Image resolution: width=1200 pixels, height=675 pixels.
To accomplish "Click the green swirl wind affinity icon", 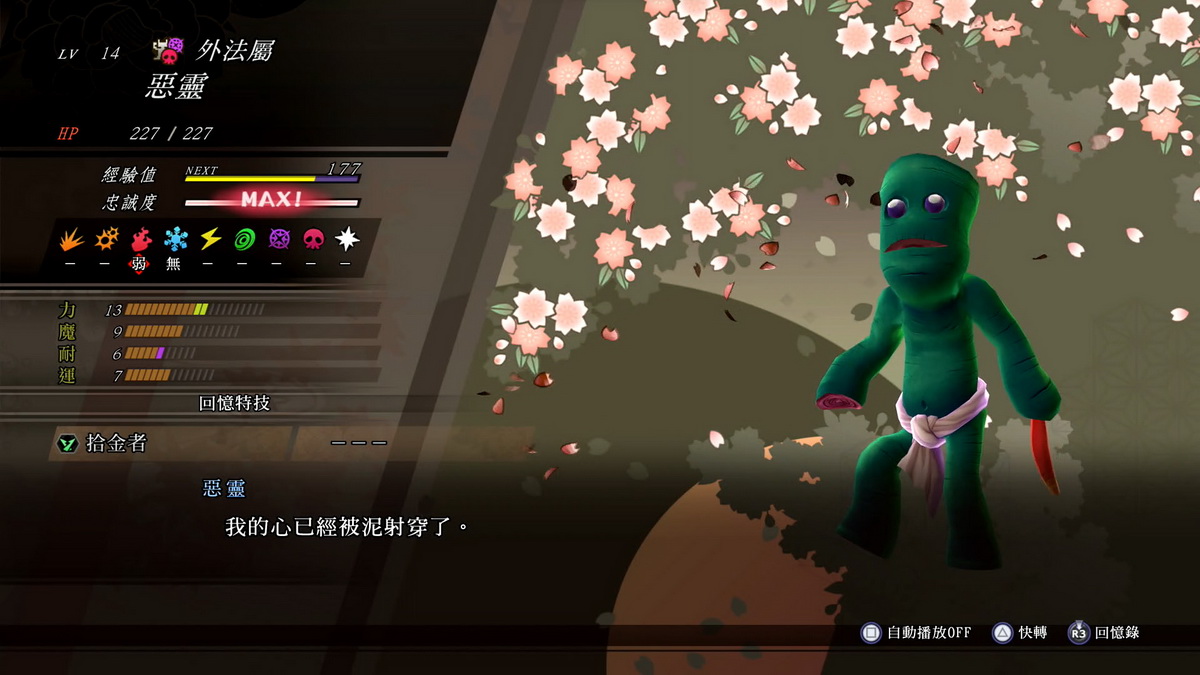I will coord(245,239).
